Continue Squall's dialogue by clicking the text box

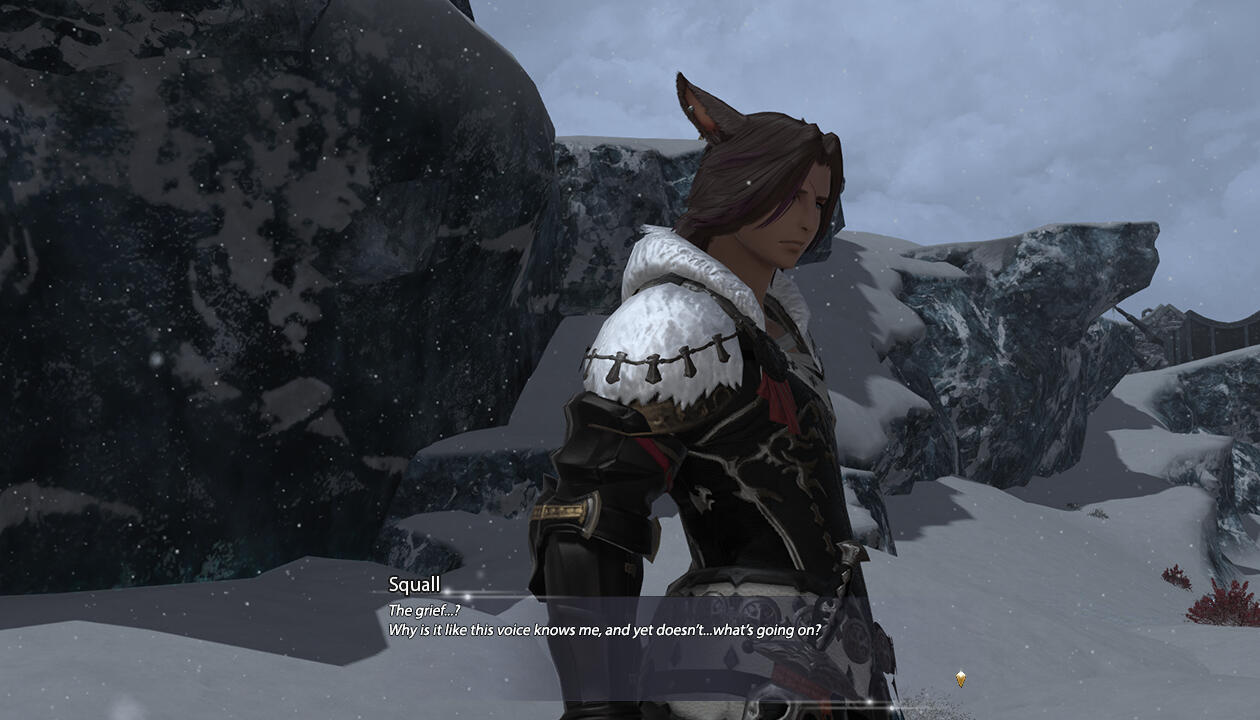coord(605,631)
